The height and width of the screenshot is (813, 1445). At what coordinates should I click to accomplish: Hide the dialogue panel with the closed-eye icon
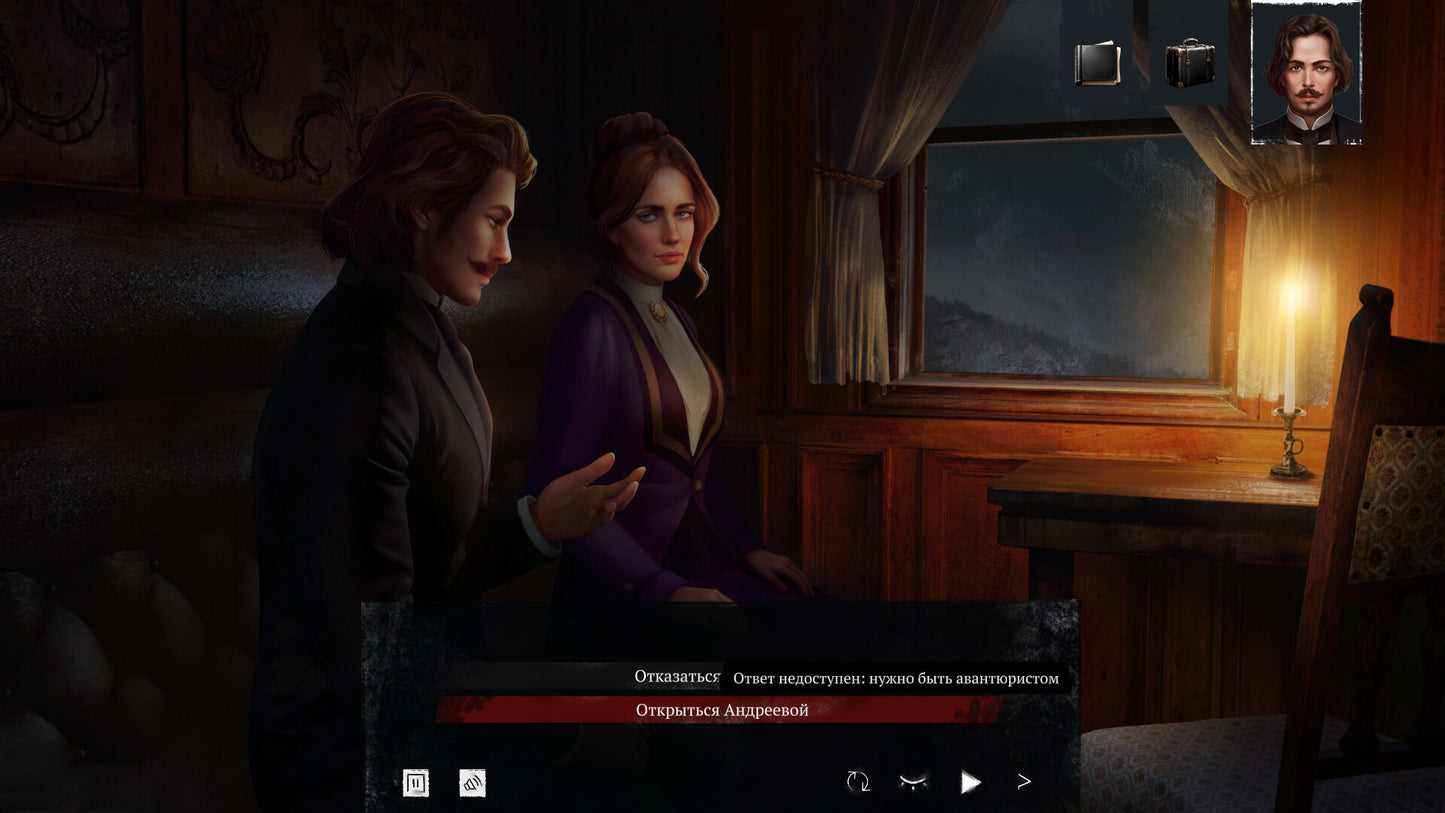tap(913, 782)
